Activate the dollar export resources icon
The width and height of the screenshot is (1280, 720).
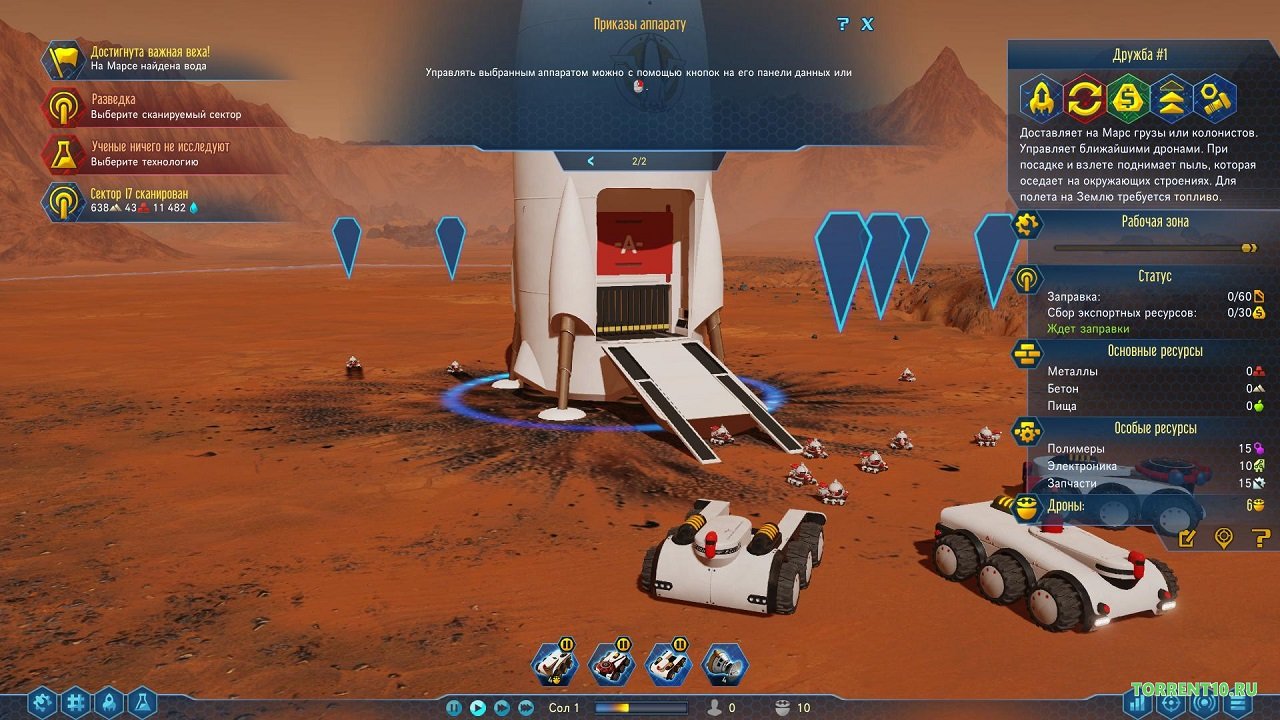click(x=1128, y=99)
